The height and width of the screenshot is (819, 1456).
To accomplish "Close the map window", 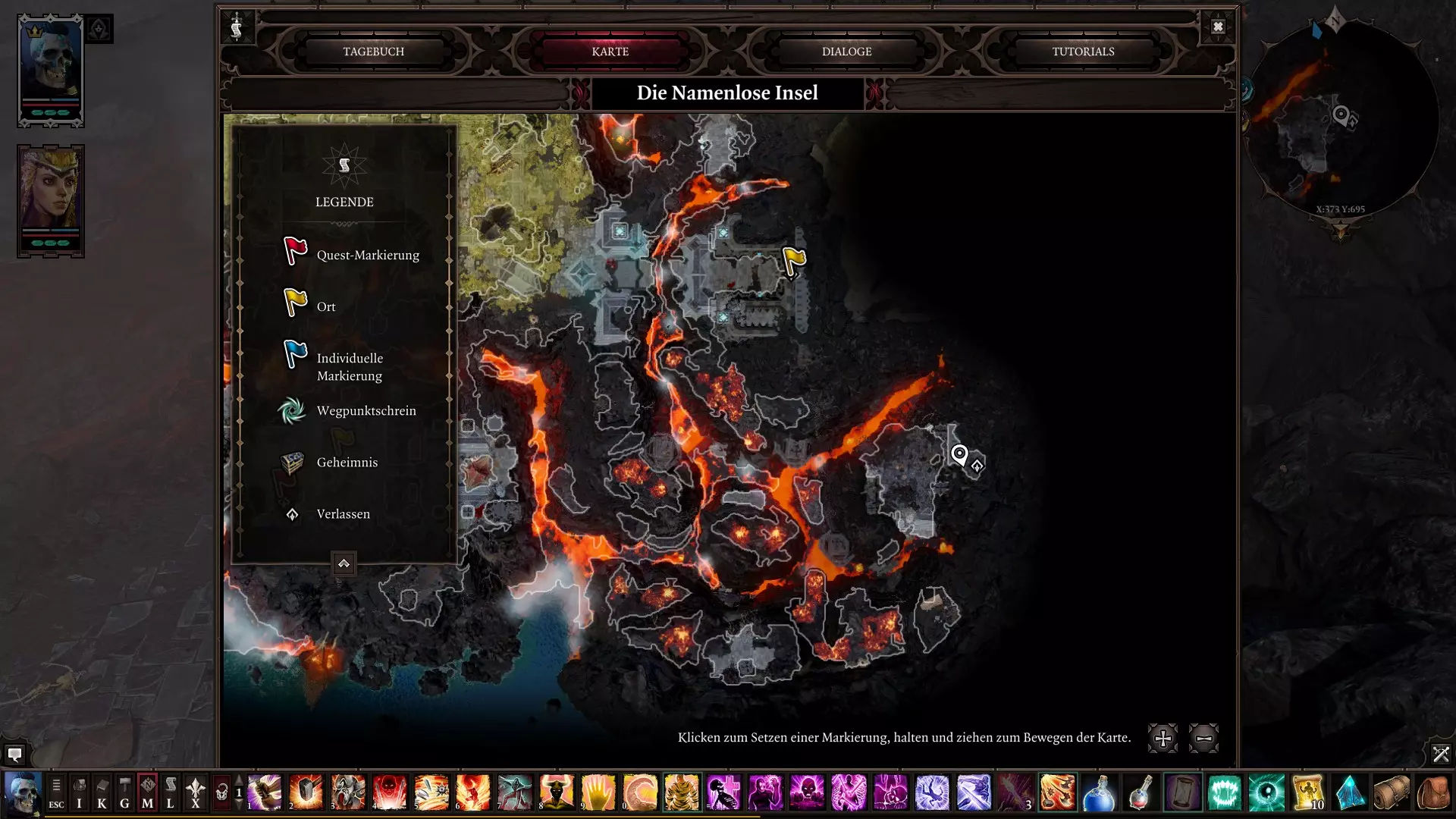I will tap(1218, 27).
